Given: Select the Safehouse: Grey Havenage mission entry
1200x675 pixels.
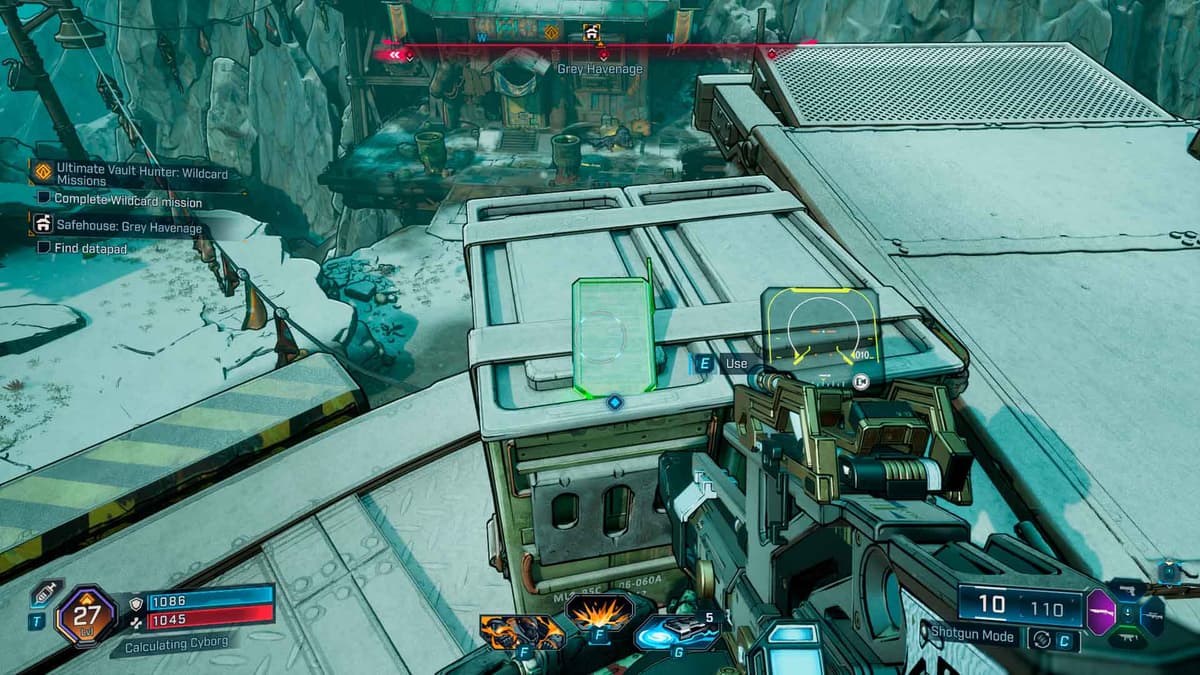Looking at the screenshot, I should (128, 228).
